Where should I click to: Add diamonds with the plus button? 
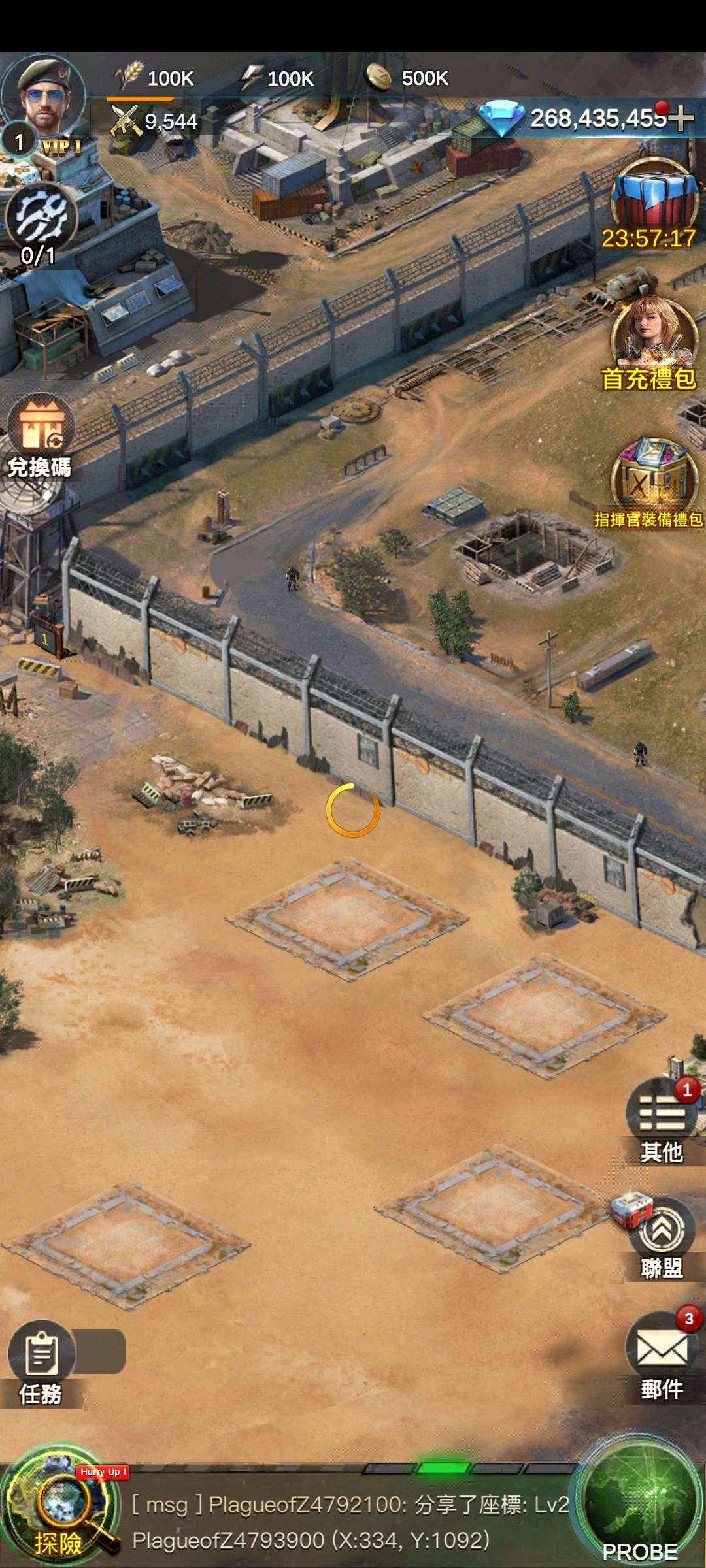point(681,118)
